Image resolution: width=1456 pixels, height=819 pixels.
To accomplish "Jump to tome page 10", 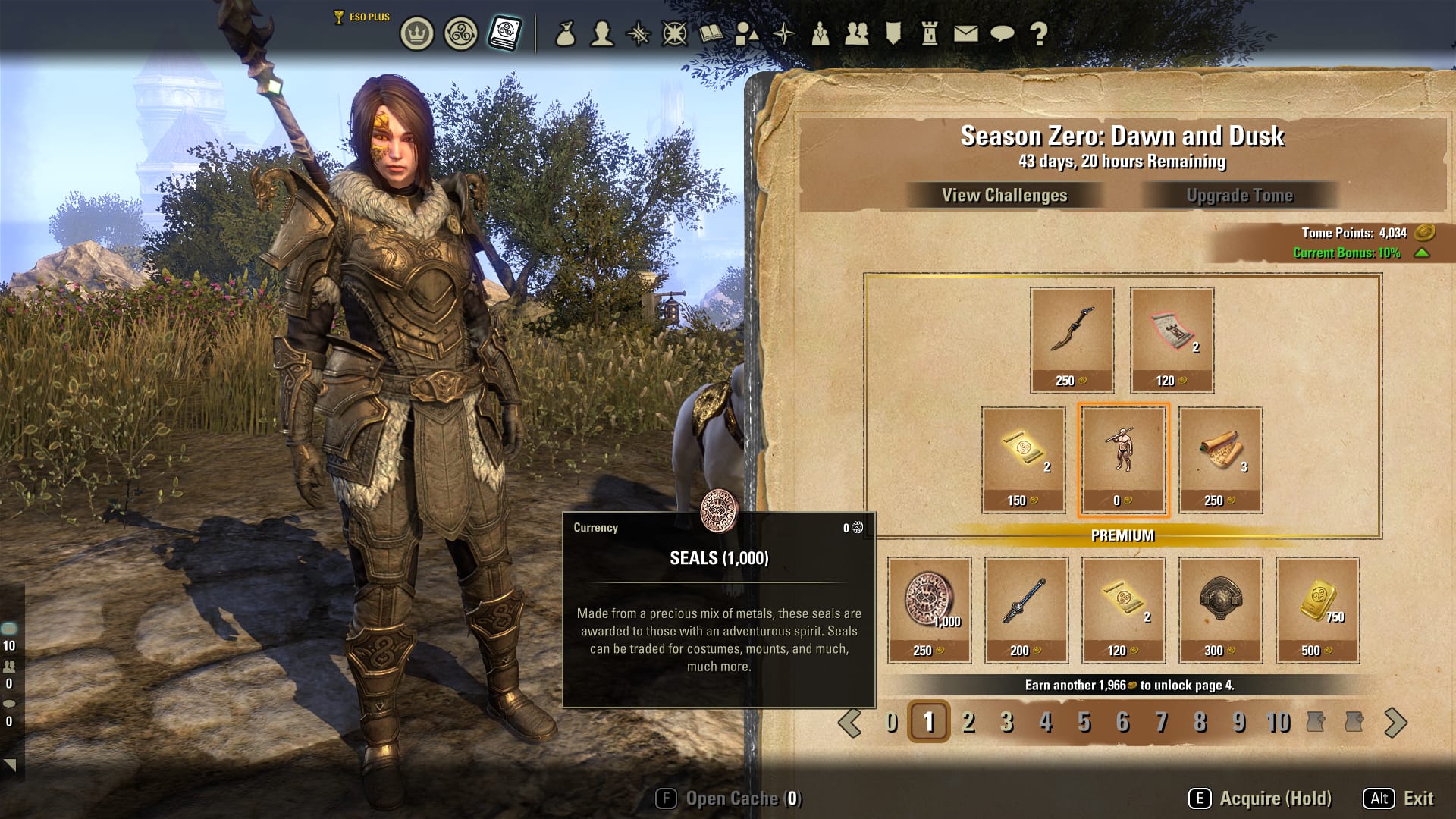I will 1278,722.
